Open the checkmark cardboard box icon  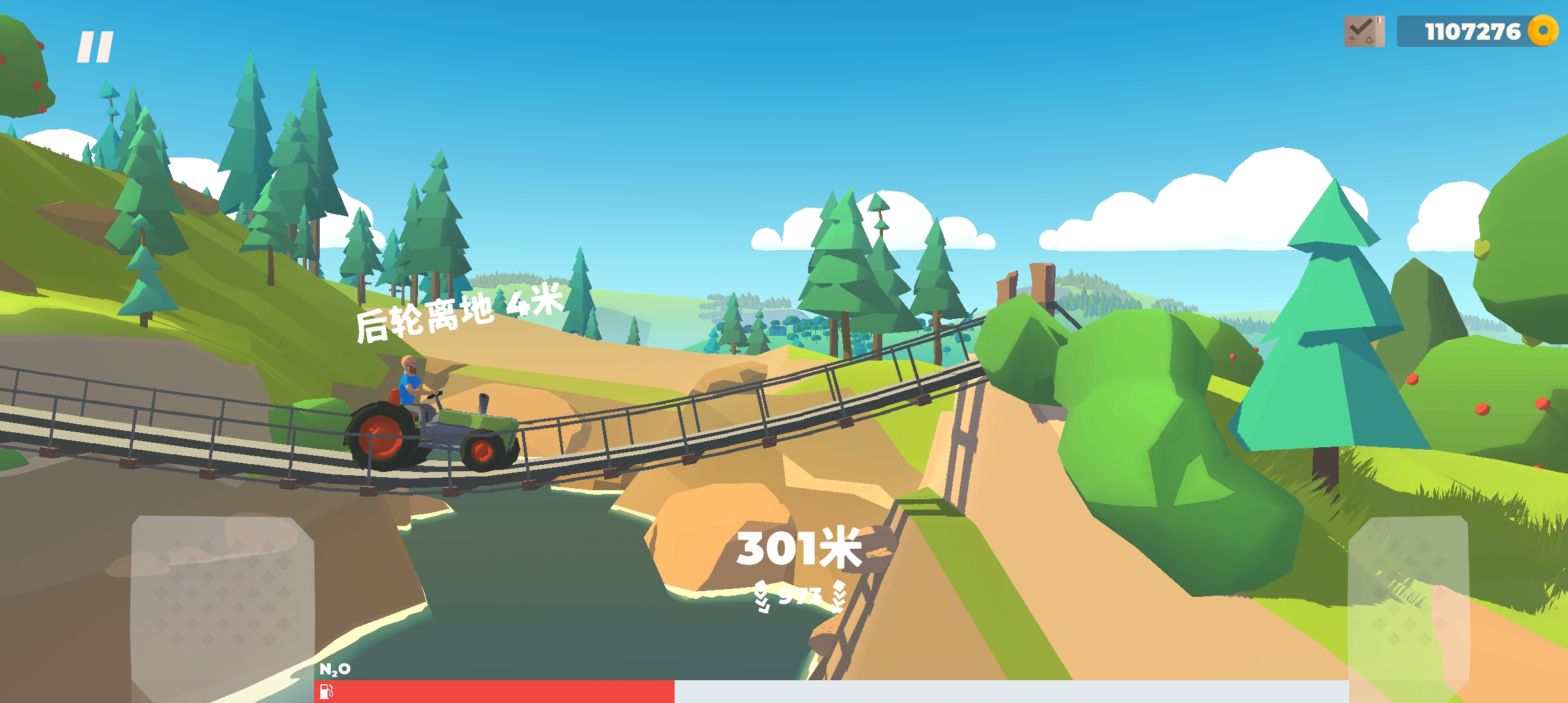1364,31
